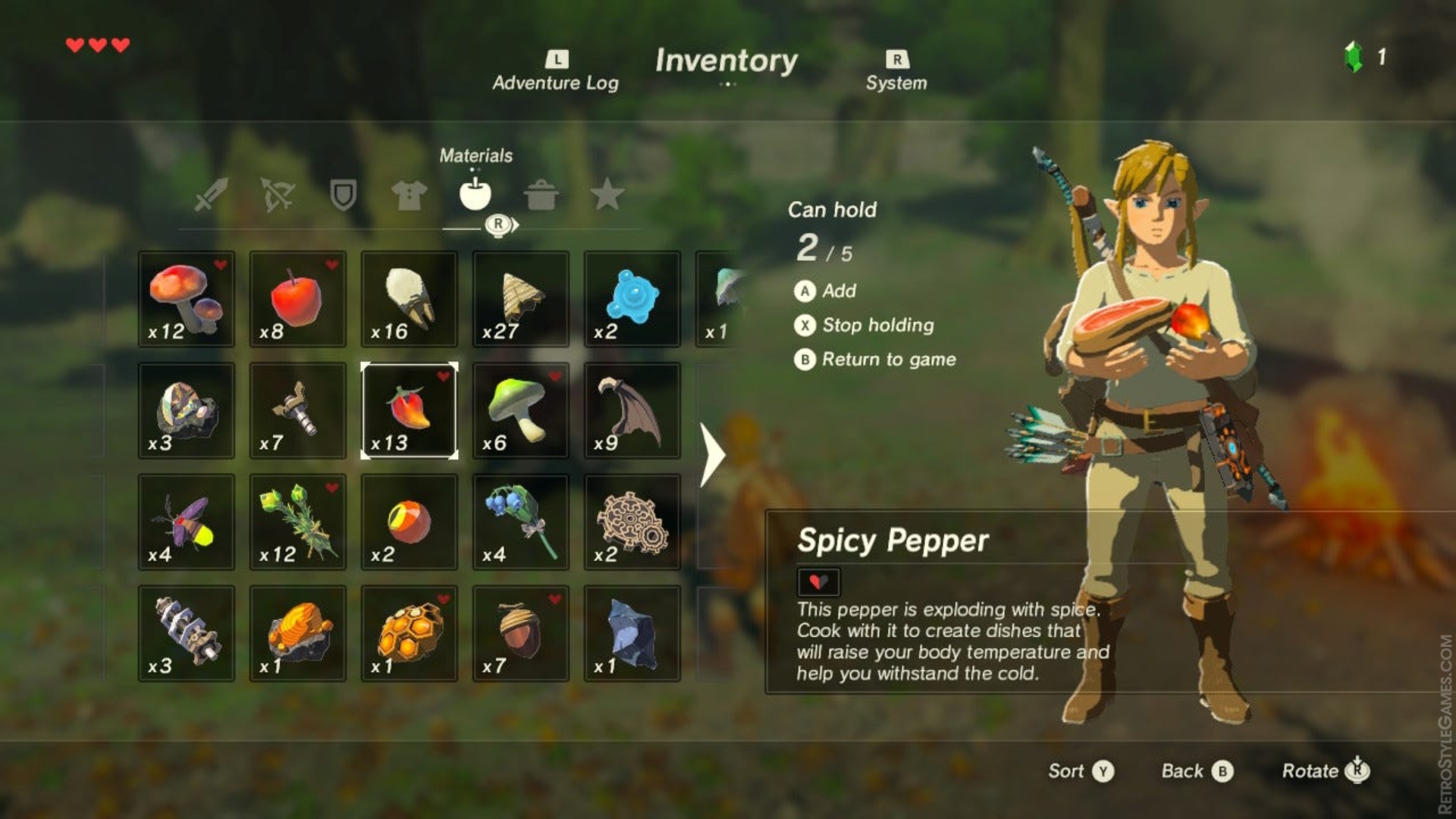Viewport: 1456px width, 819px height.
Task: Choose the blue jelly slot
Action: (632, 300)
